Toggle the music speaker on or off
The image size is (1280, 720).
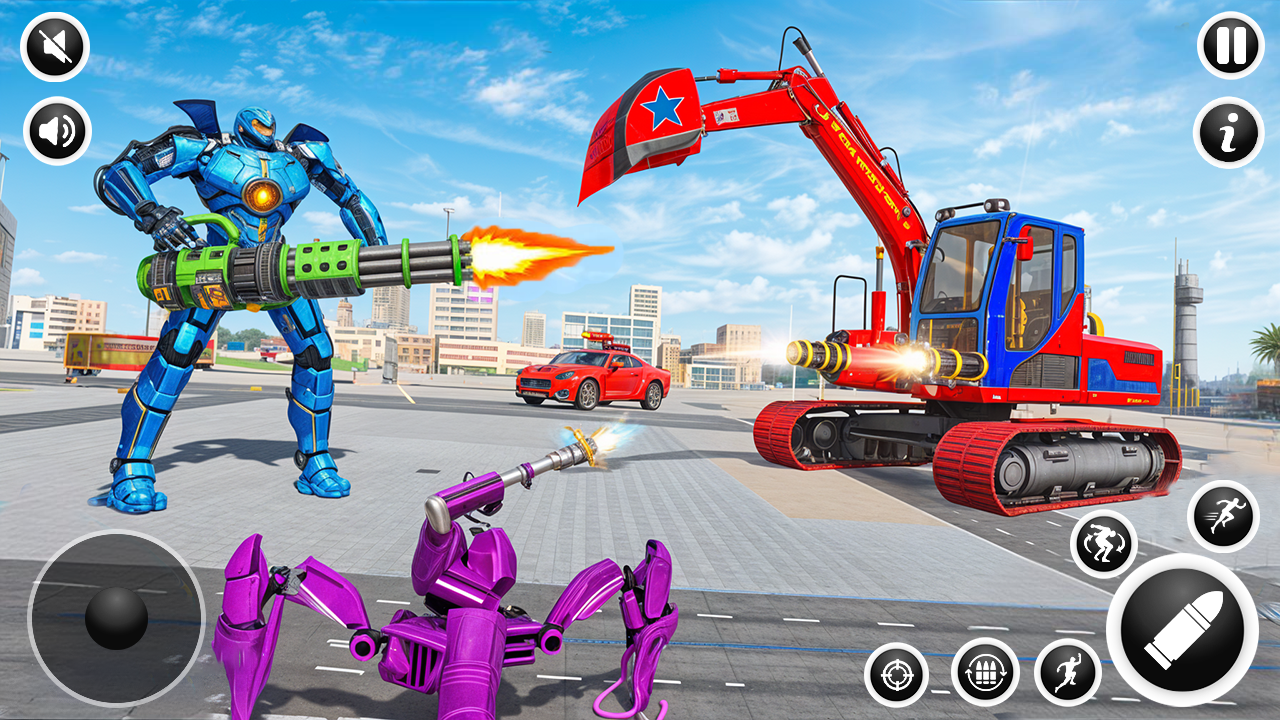pos(57,130)
